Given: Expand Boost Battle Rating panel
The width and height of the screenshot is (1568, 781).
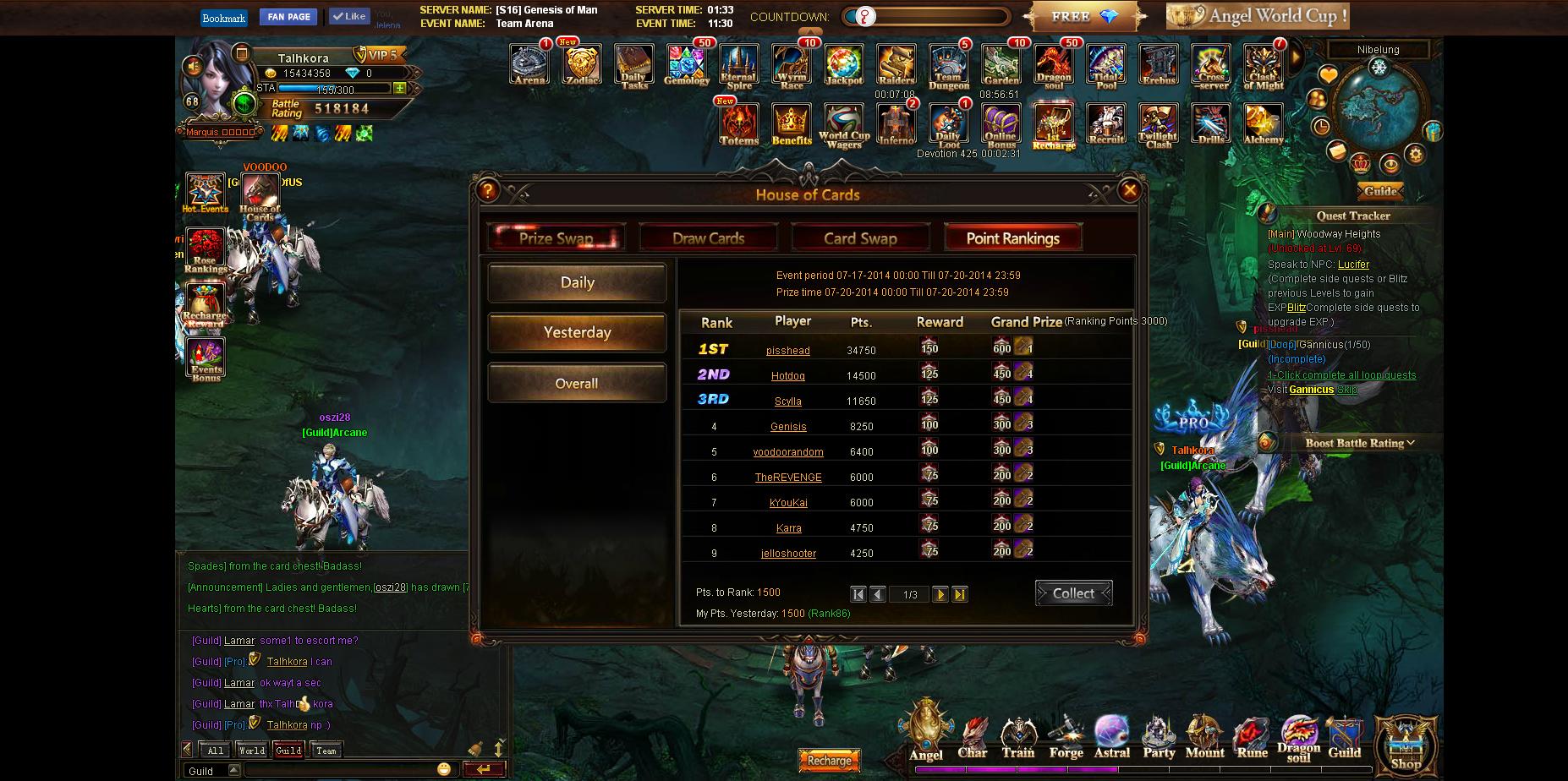Looking at the screenshot, I should pos(1359,443).
